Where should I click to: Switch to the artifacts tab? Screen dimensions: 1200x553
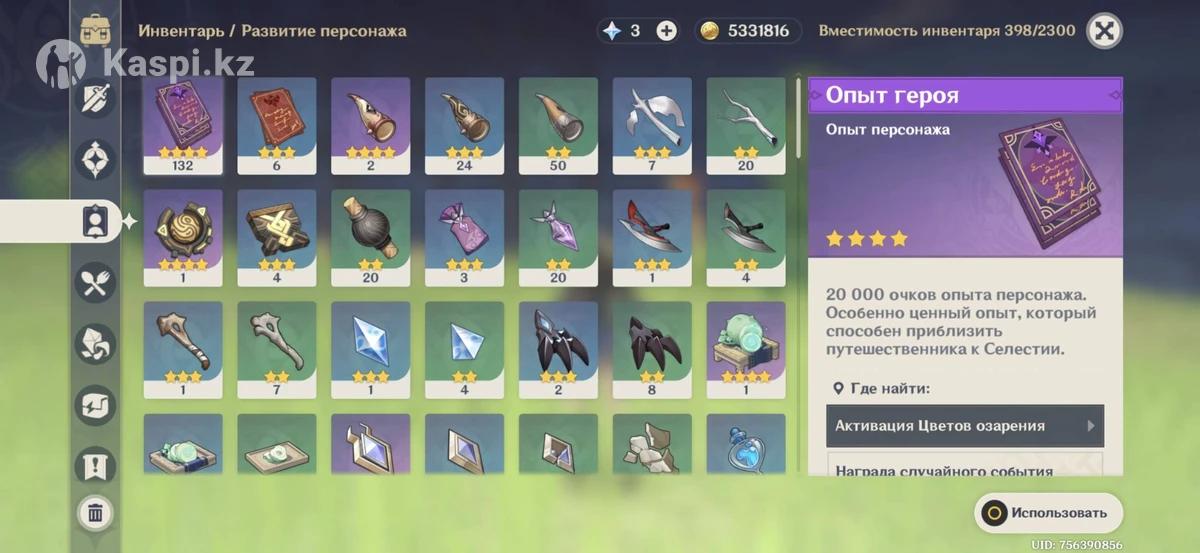coord(96,159)
